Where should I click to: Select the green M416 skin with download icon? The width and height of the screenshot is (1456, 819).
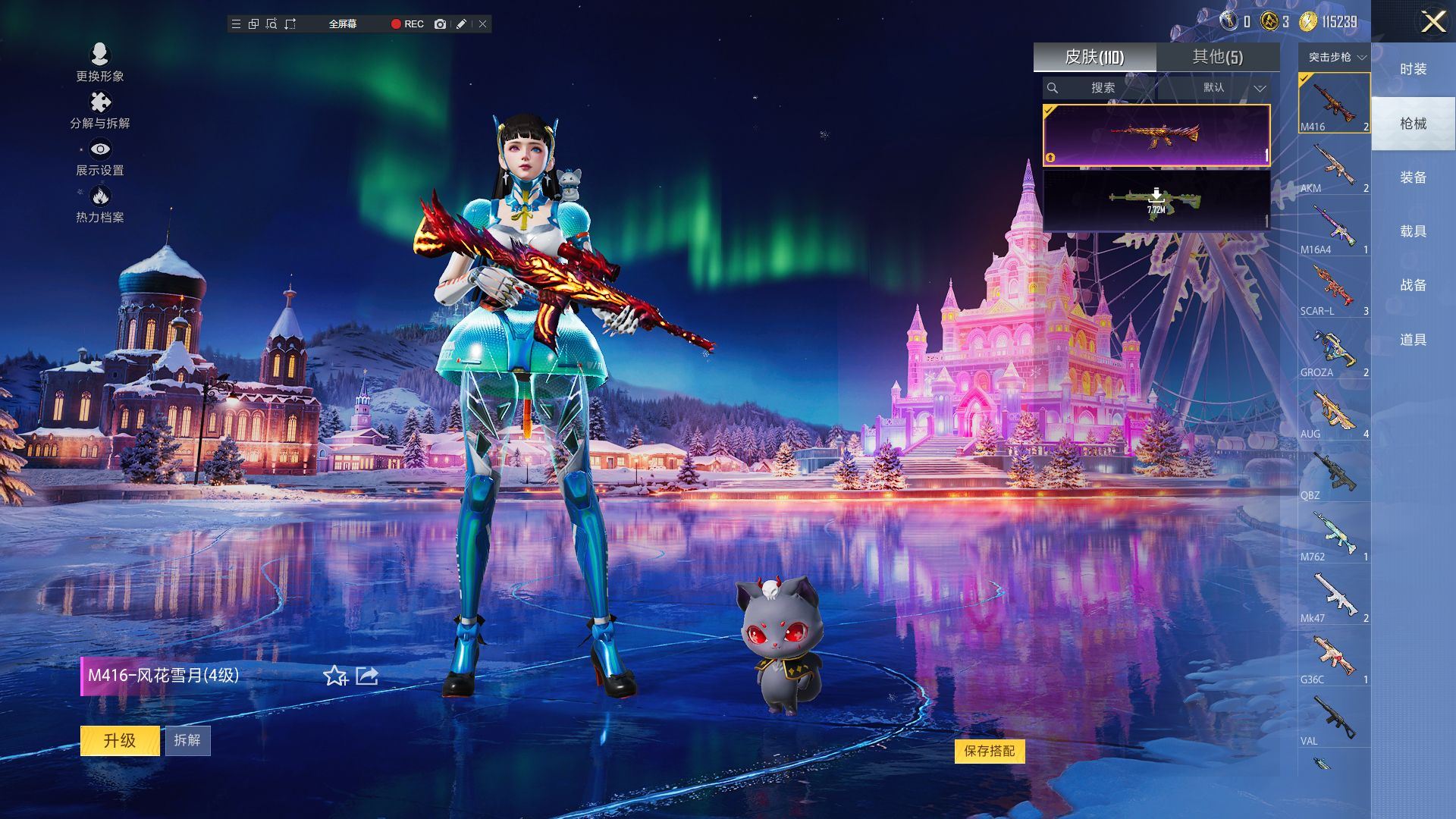coord(1156,200)
